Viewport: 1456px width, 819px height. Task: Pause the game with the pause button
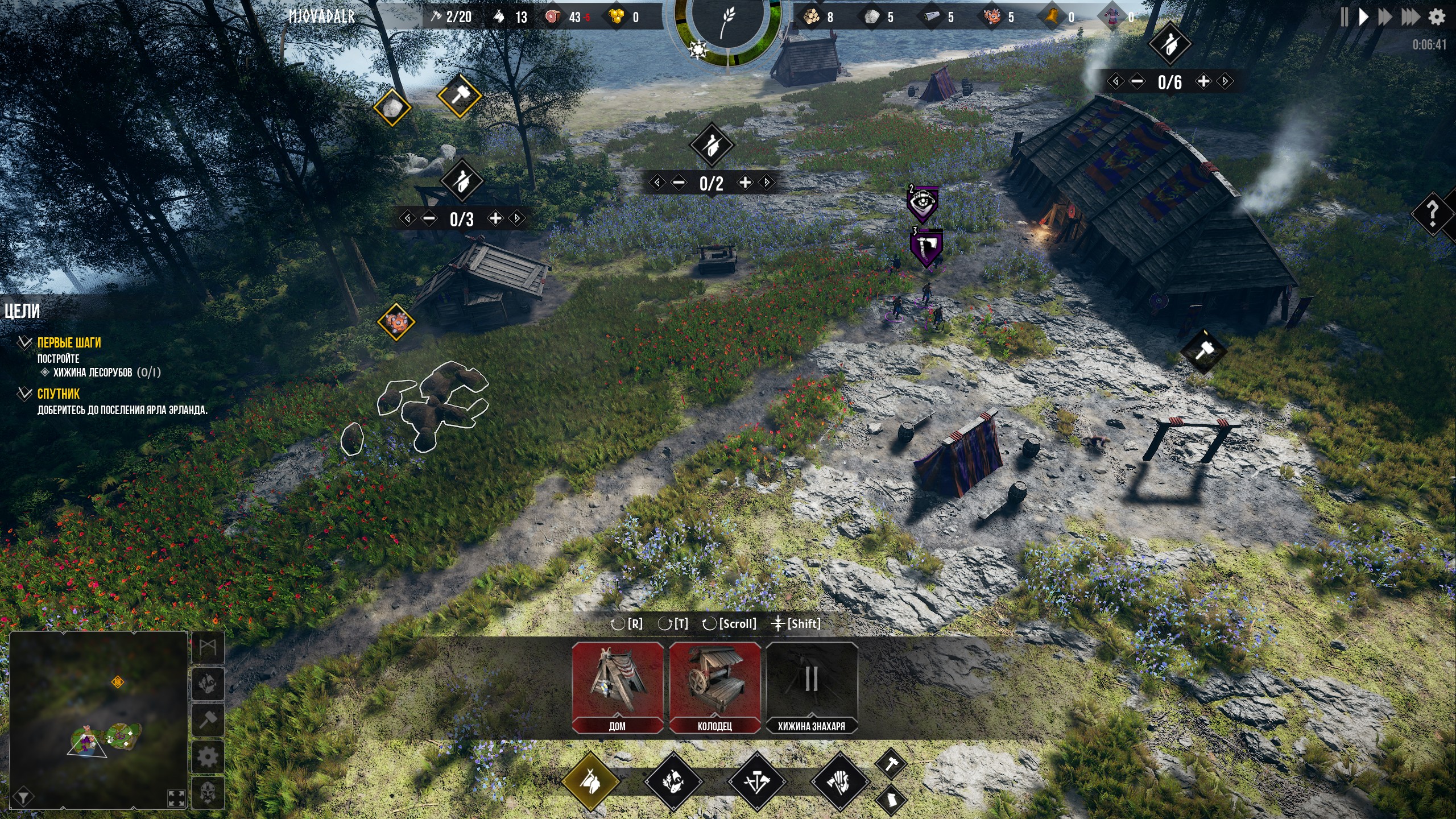coord(1344,17)
